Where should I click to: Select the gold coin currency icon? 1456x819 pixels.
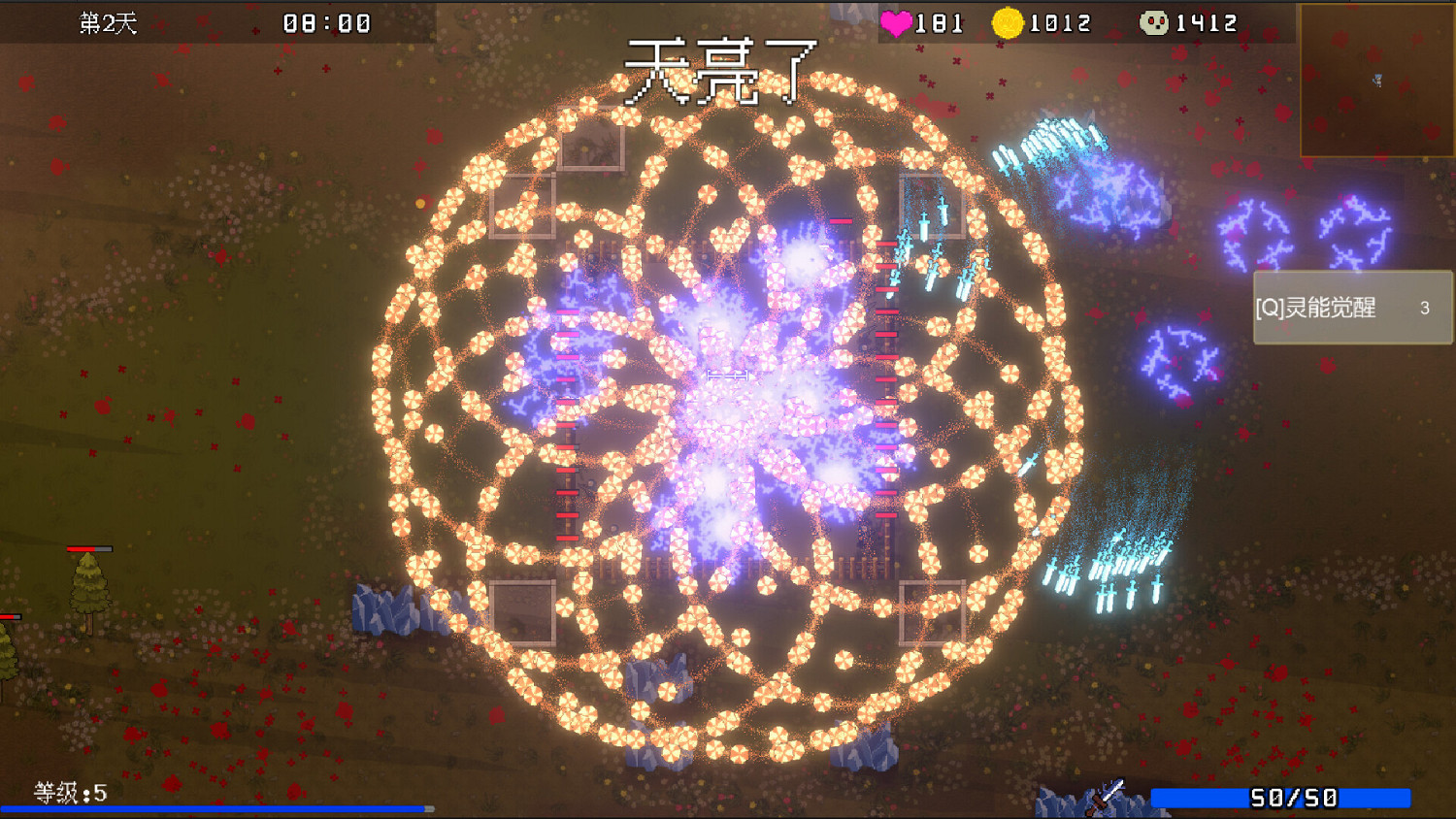click(x=1007, y=22)
